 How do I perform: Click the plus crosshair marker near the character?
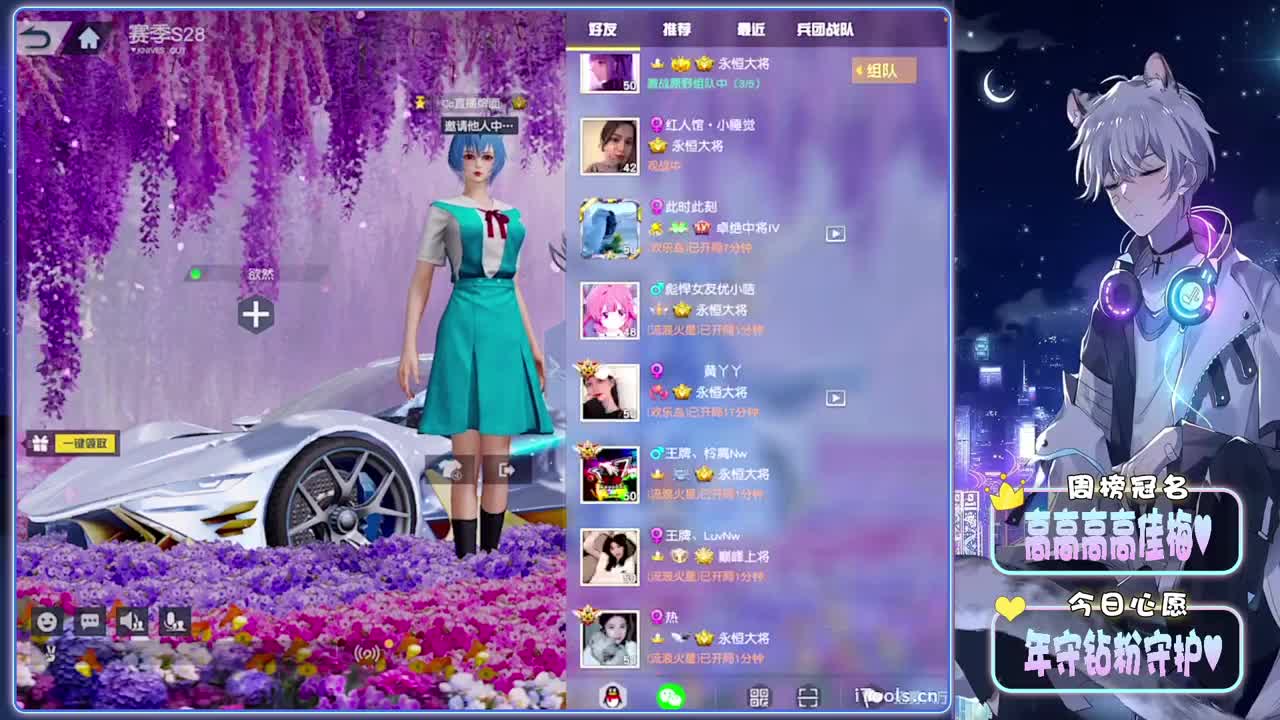pos(254,314)
